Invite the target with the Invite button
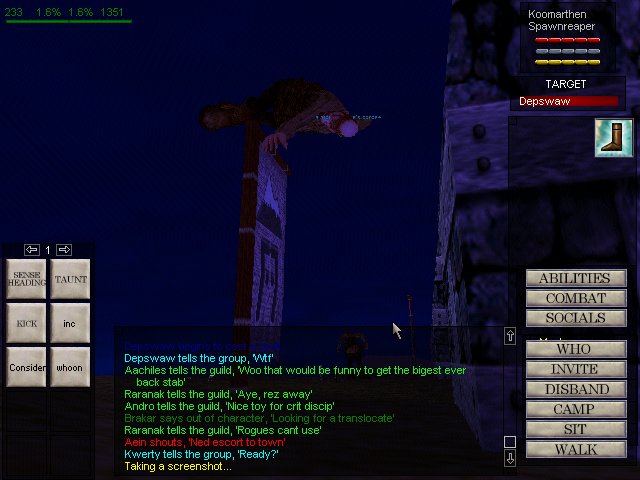 click(x=576, y=370)
